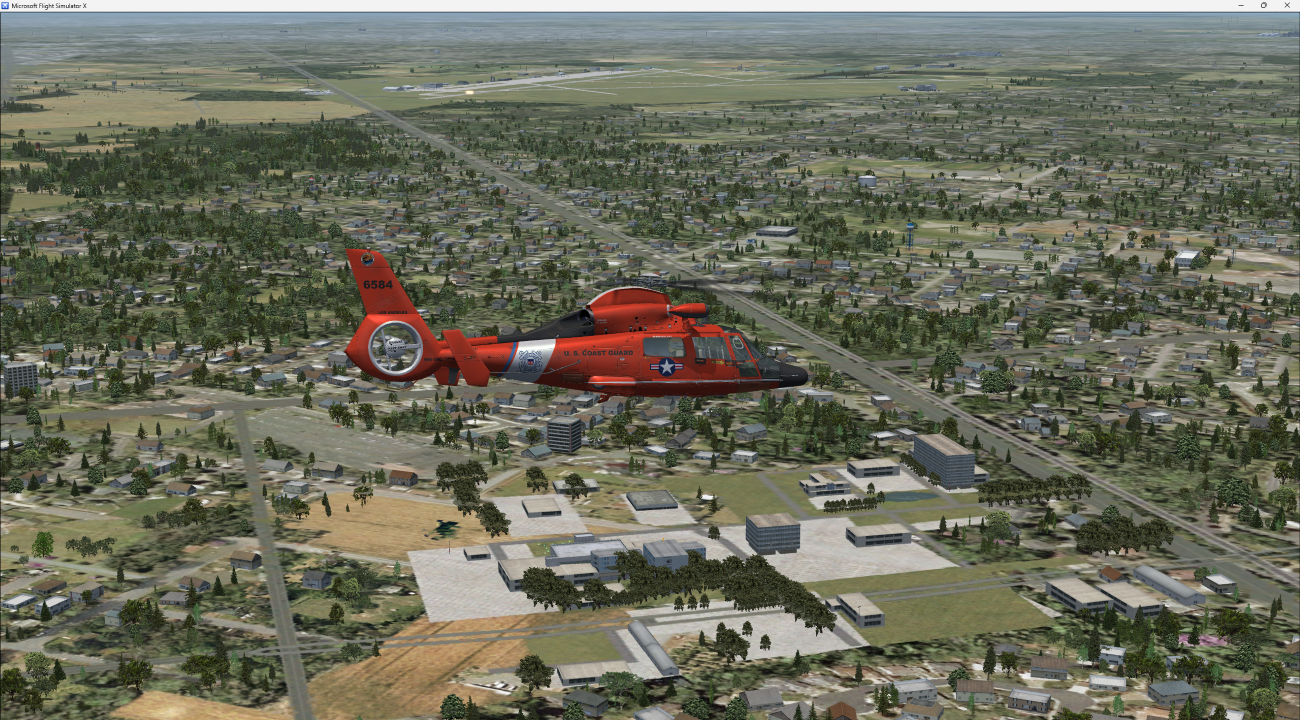
Task: Select the white Coast Guard stripe band
Action: pos(528,361)
